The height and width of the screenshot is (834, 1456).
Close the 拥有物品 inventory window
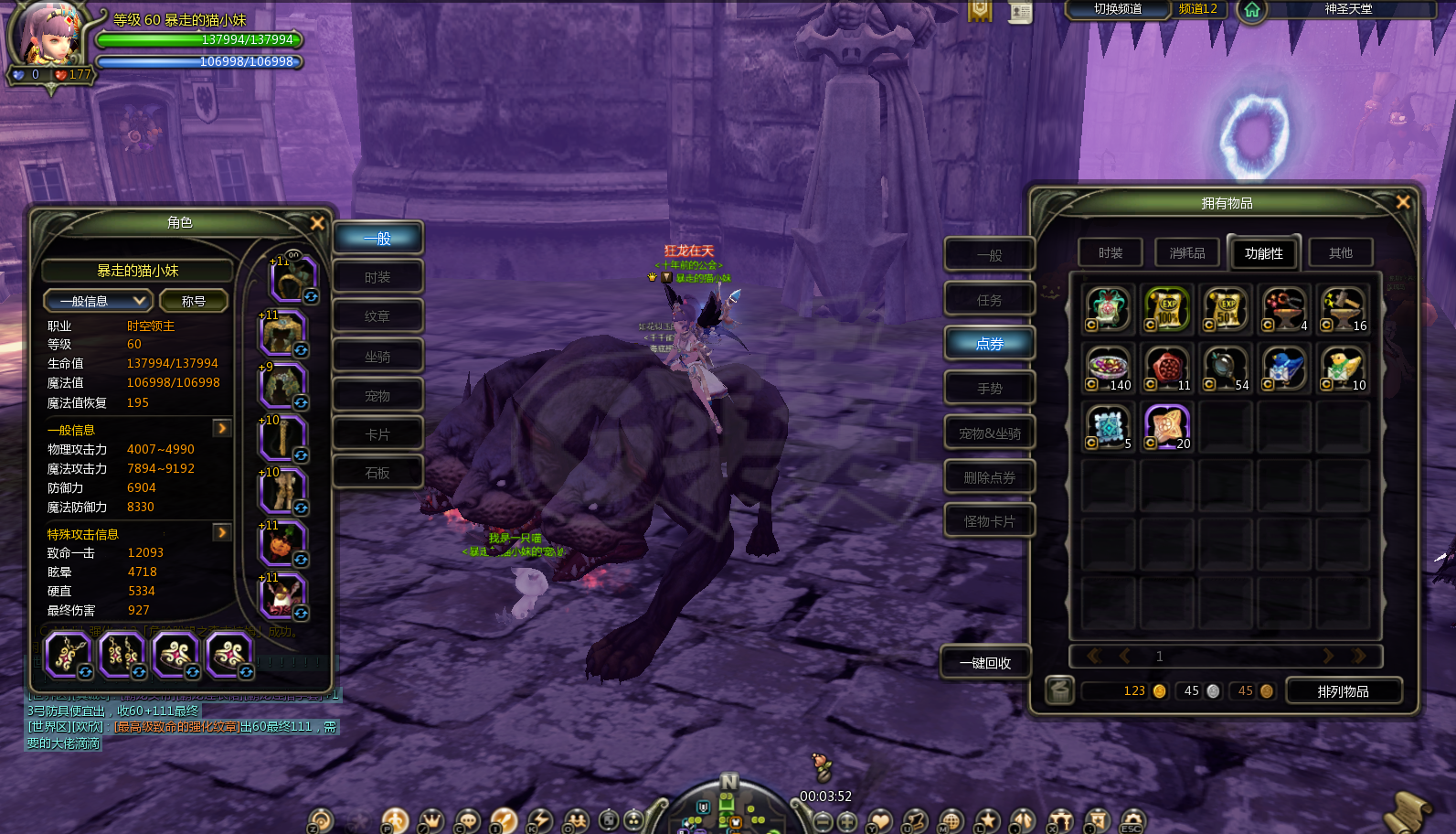1403,202
